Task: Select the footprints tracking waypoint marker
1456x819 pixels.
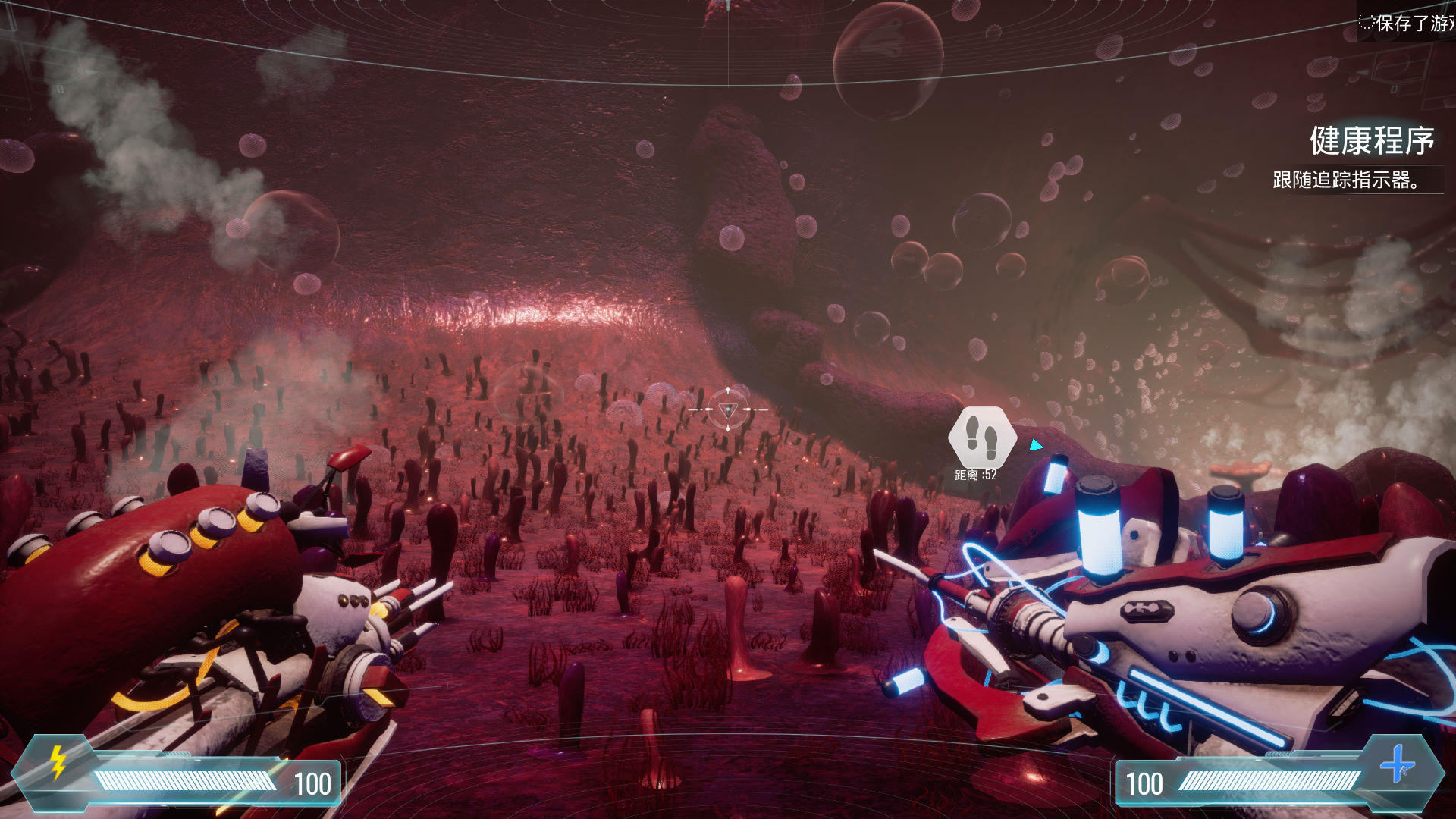Action: 982,438
